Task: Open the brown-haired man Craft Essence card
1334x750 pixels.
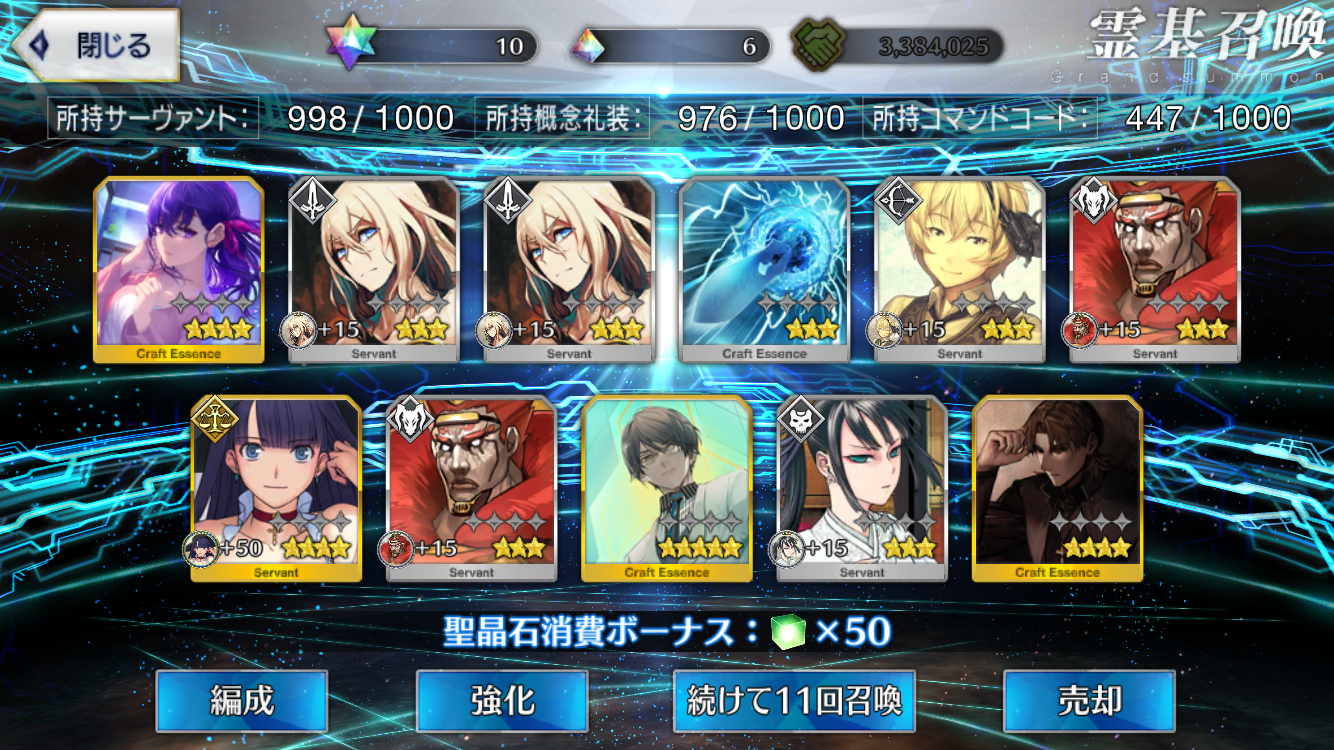Action: [x=1057, y=488]
